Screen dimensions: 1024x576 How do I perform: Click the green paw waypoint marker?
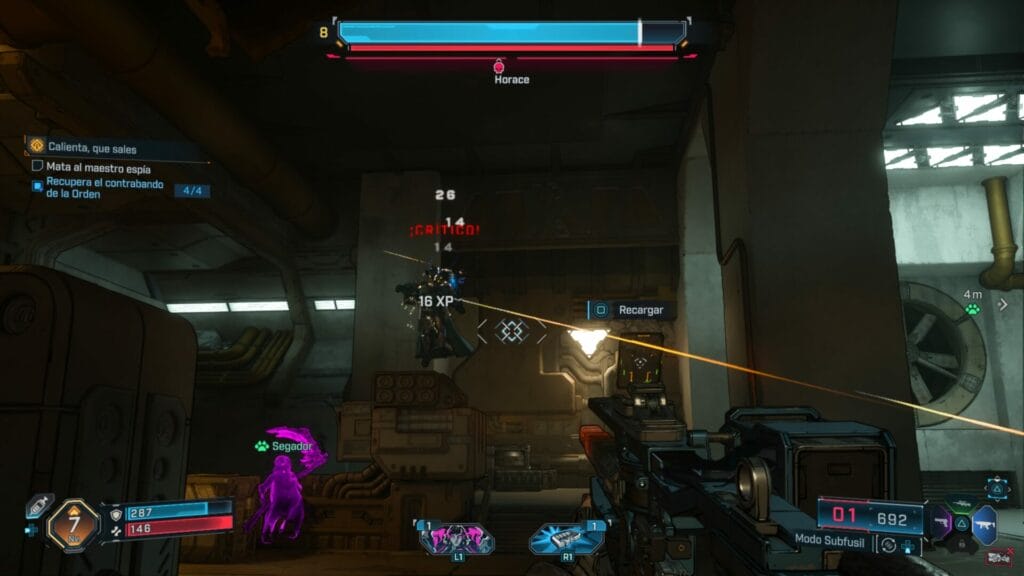coord(972,310)
